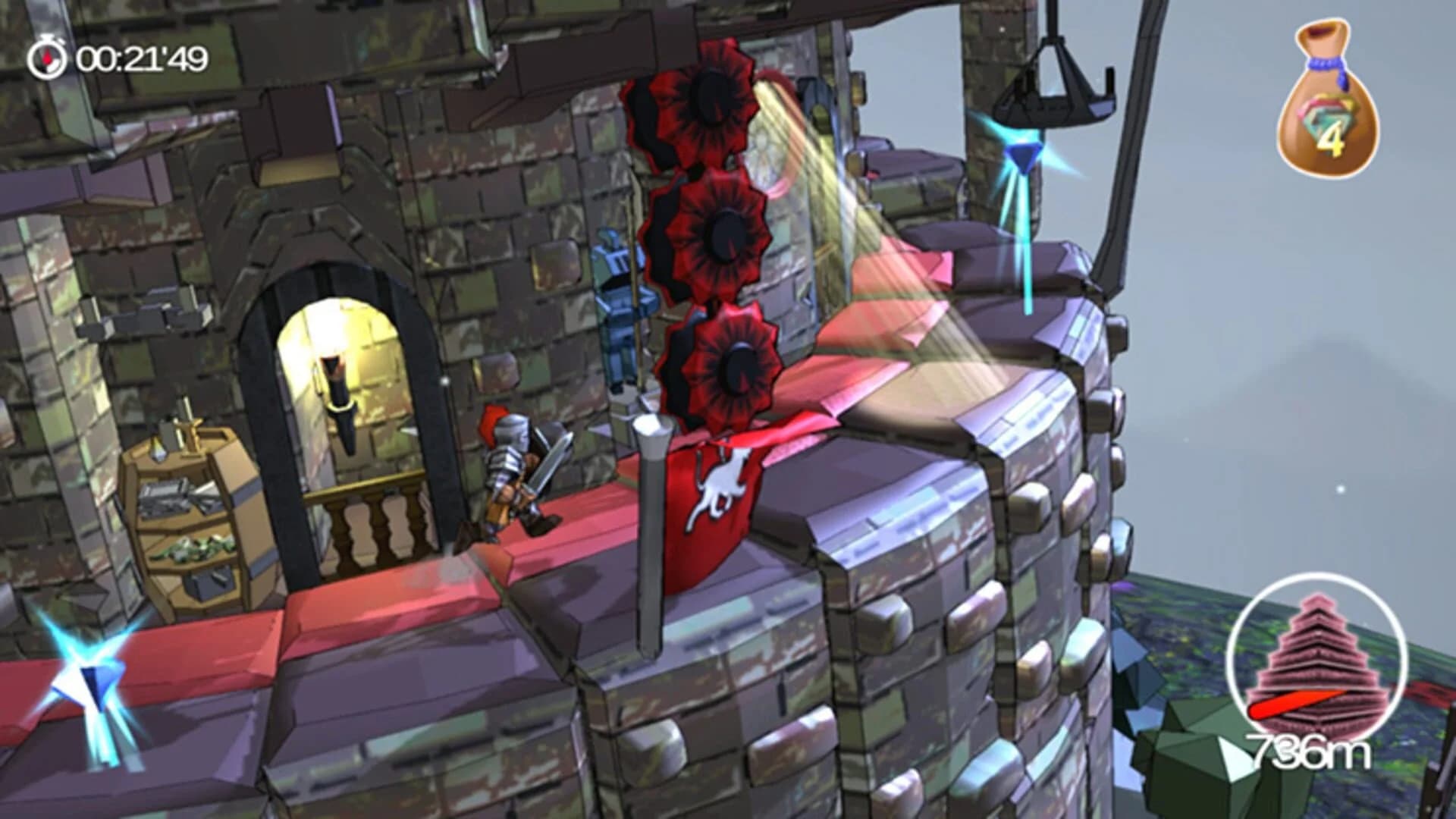Click the stopwatch timer icon

(47, 57)
